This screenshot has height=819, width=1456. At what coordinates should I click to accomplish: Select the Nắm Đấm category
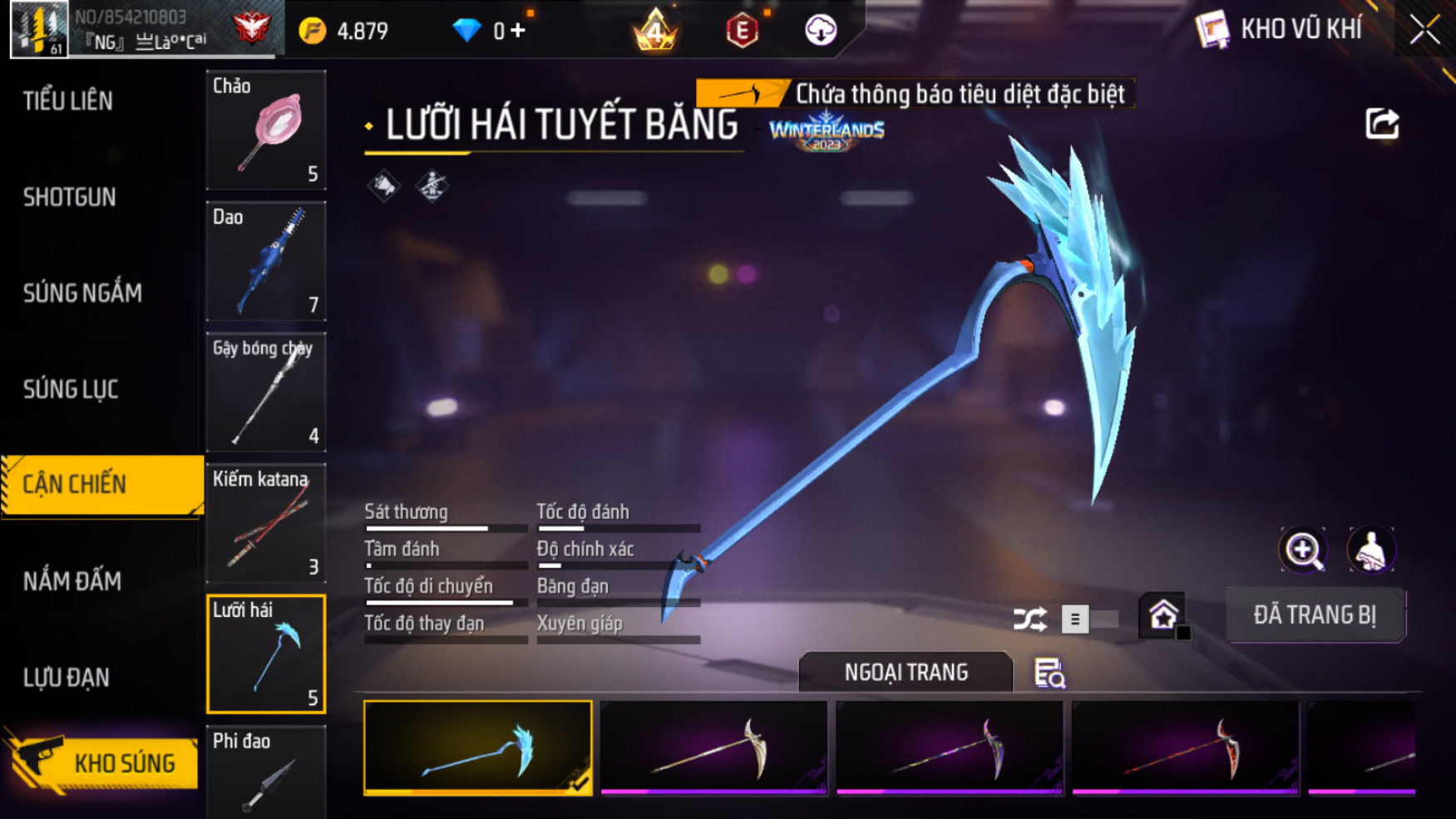[72, 581]
